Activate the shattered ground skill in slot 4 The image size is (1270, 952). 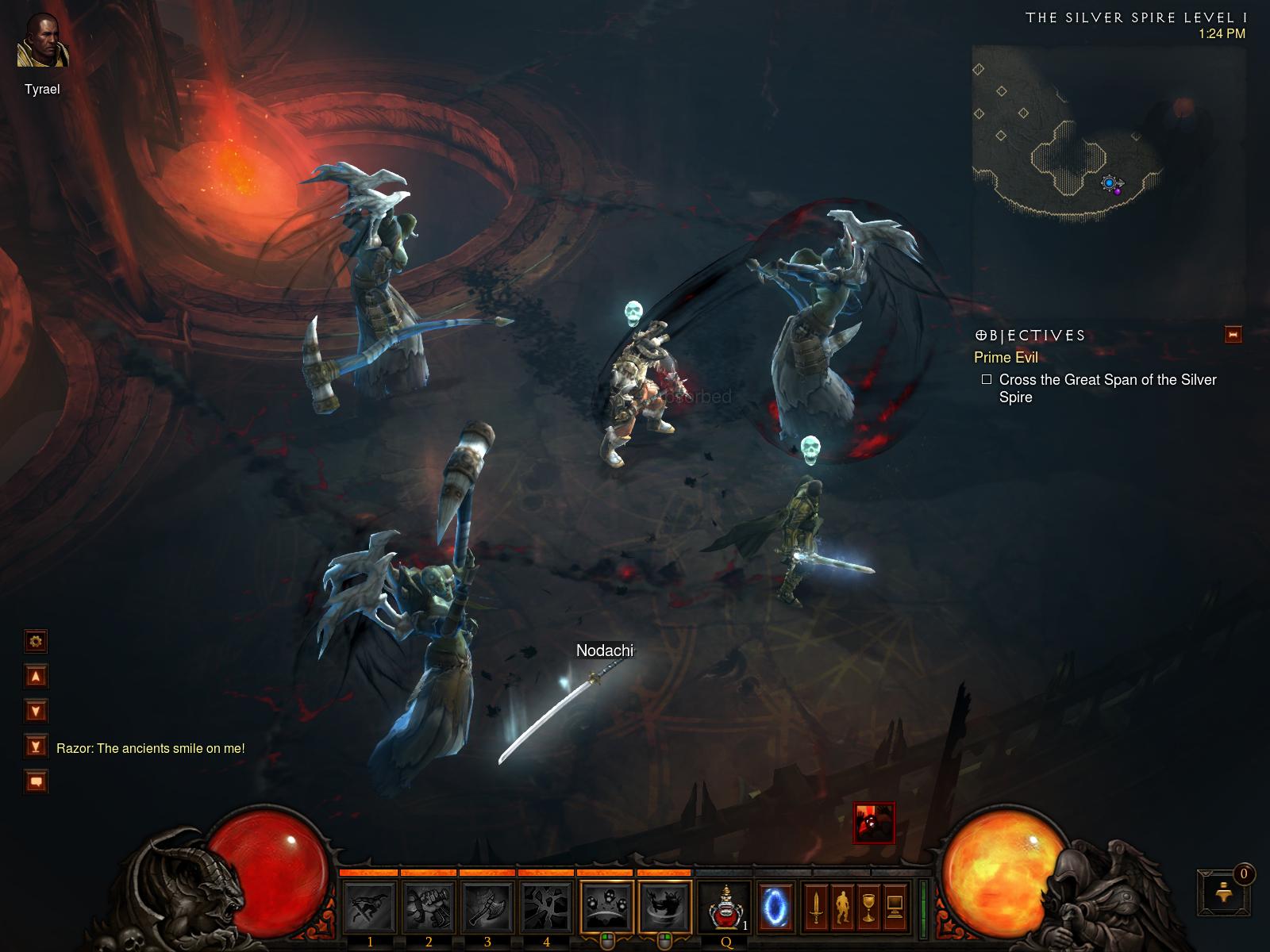(x=546, y=906)
